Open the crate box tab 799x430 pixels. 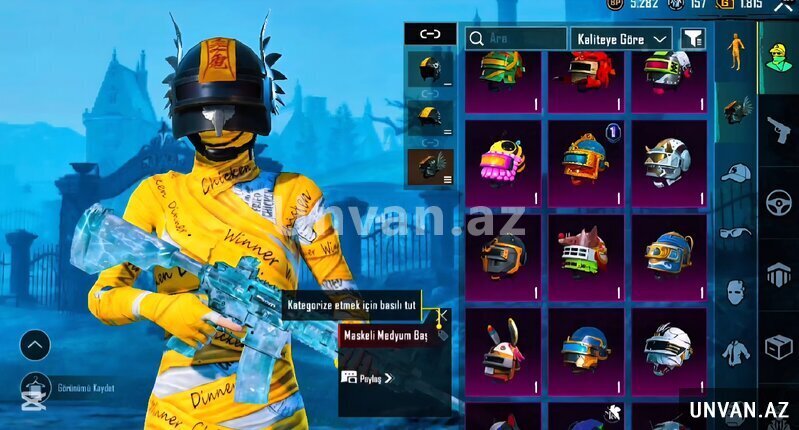tap(779, 347)
